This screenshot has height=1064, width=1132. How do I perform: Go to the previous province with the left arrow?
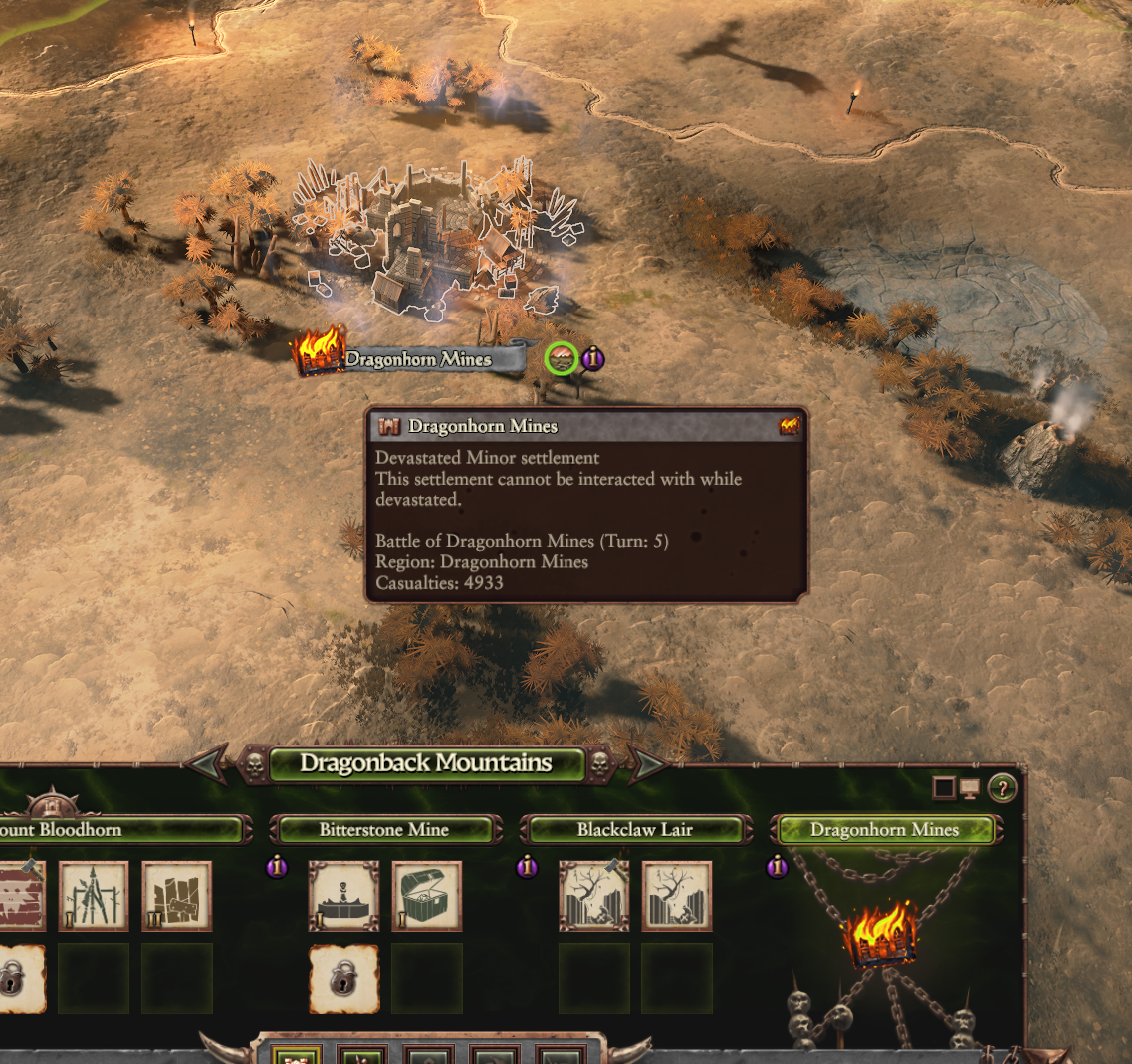coord(206,764)
